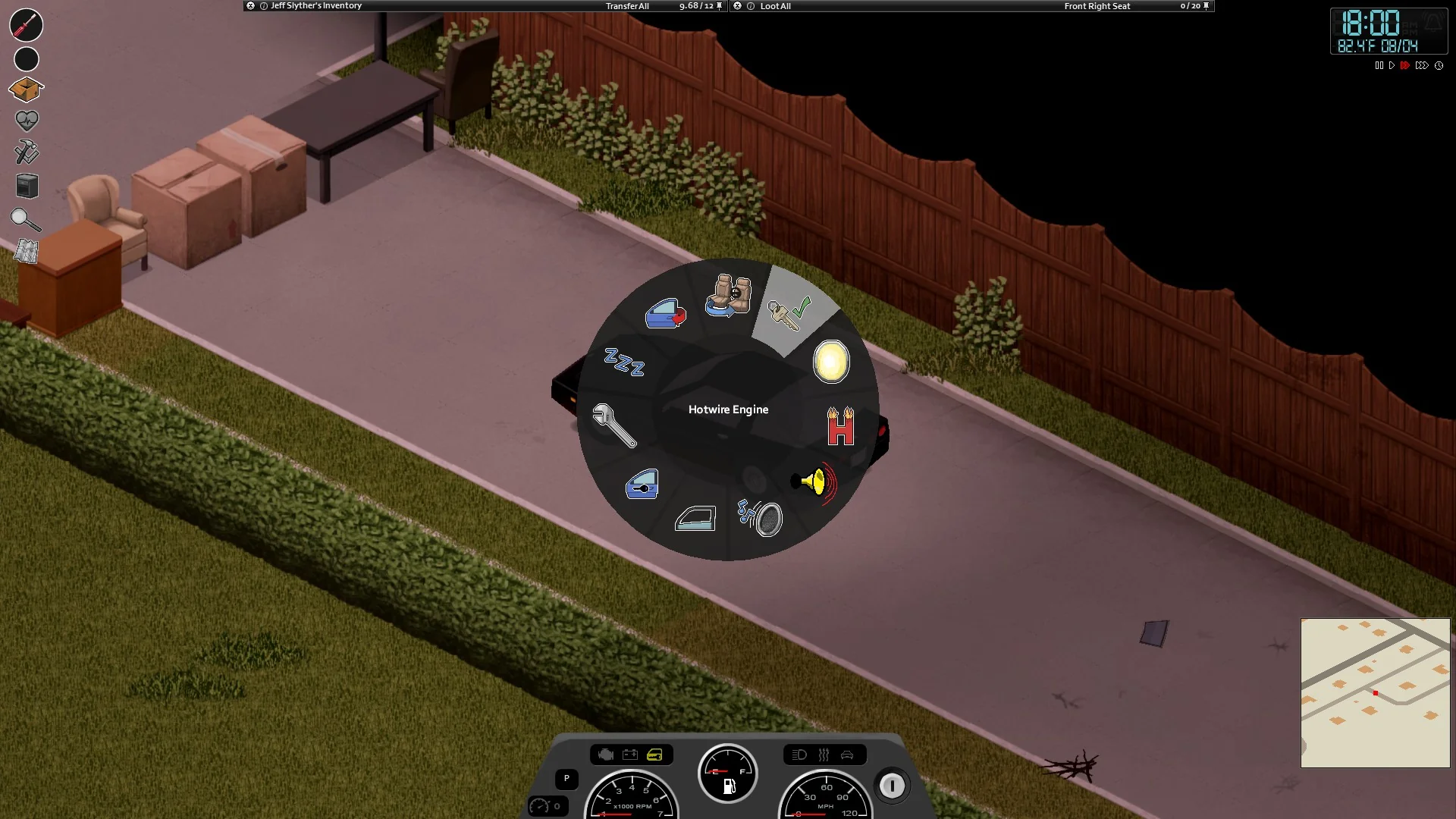Set game speed to normal play
Viewport: 1456px width, 819px height.
click(1392, 66)
